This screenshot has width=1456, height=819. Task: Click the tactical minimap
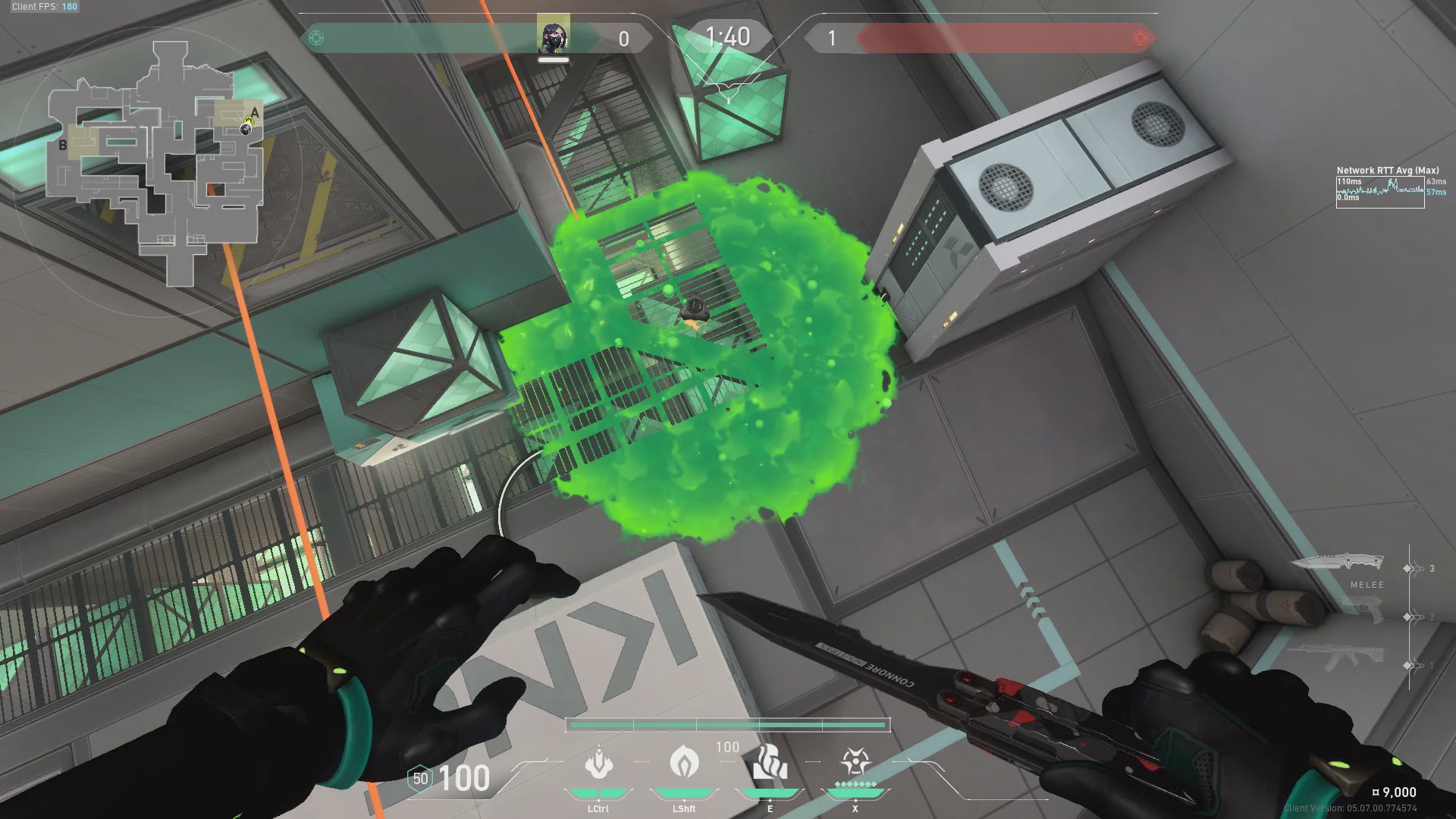(x=155, y=163)
